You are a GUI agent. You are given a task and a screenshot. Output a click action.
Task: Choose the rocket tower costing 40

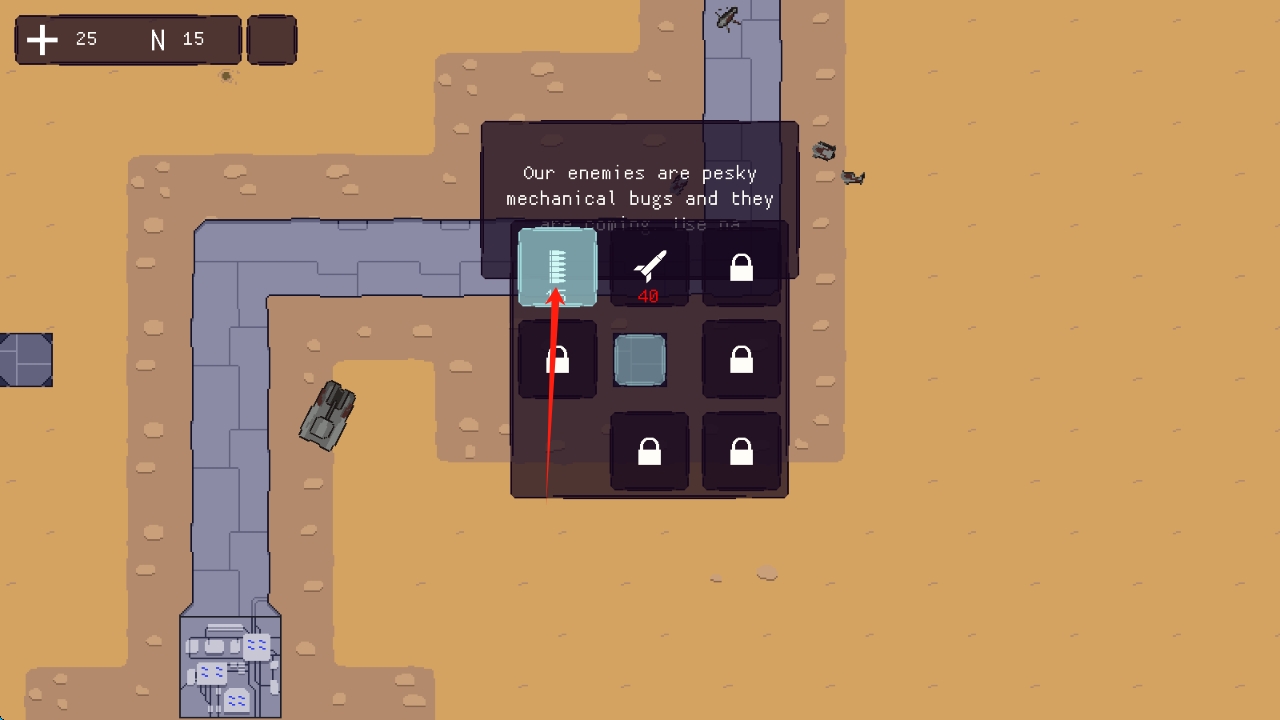pos(649,268)
